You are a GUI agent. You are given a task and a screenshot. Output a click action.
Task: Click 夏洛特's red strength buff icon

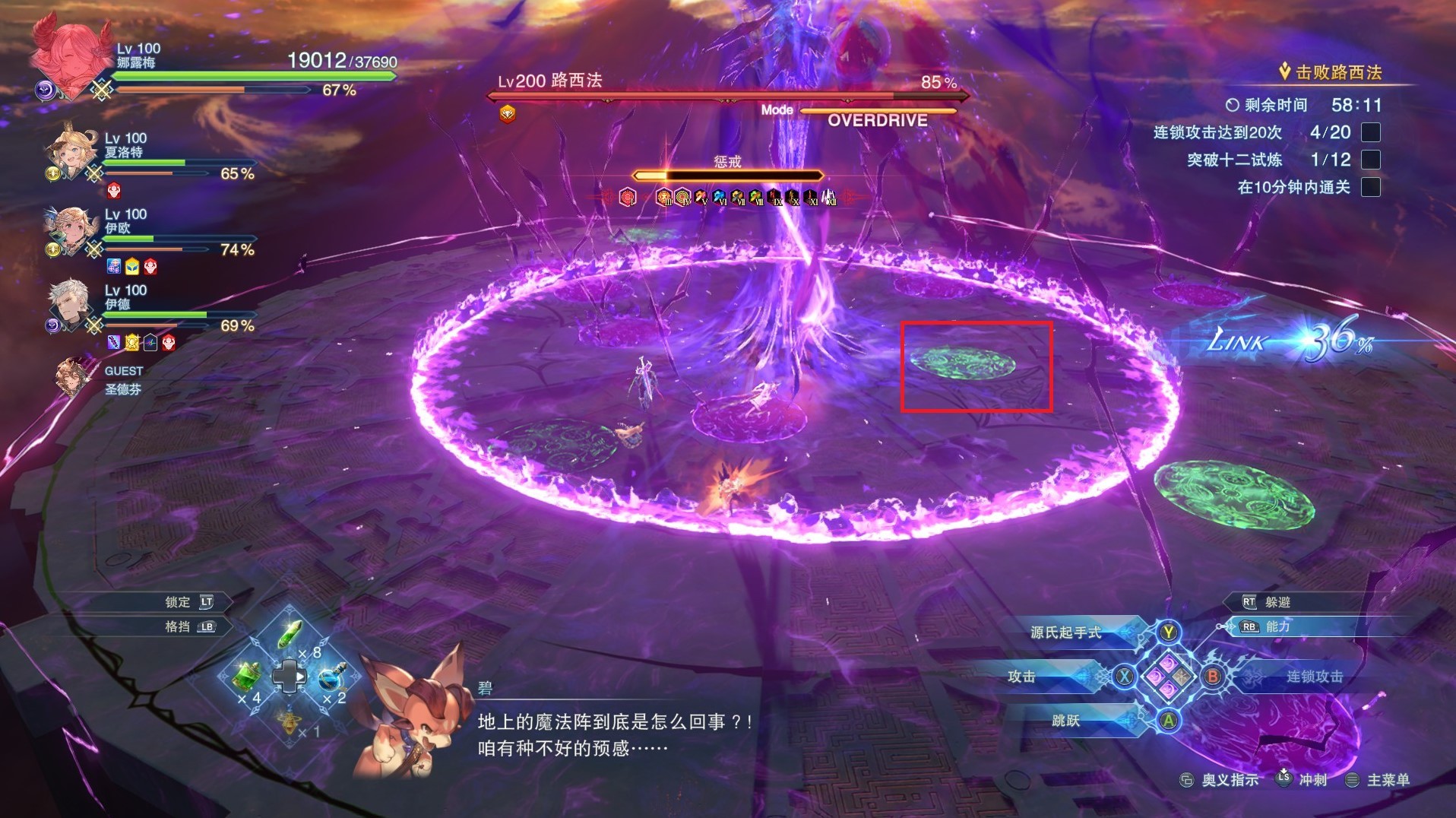tap(114, 191)
